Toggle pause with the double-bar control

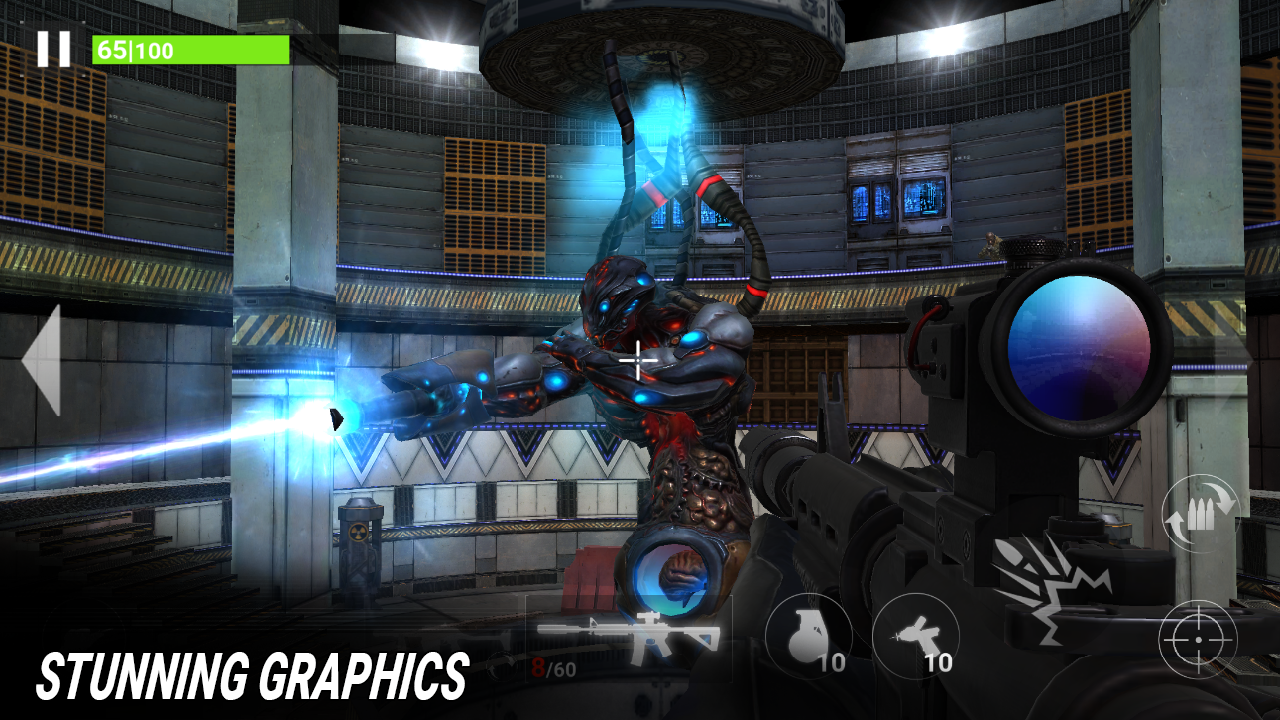pos(52,47)
